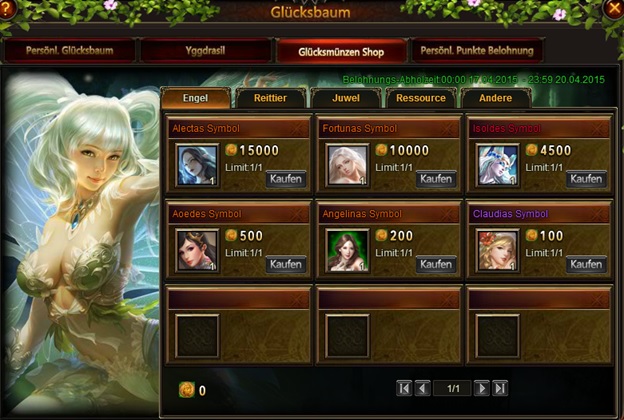Click Kaufen for Fortunas Symbol
Viewport: 624px width, 420px height.
[x=437, y=179]
